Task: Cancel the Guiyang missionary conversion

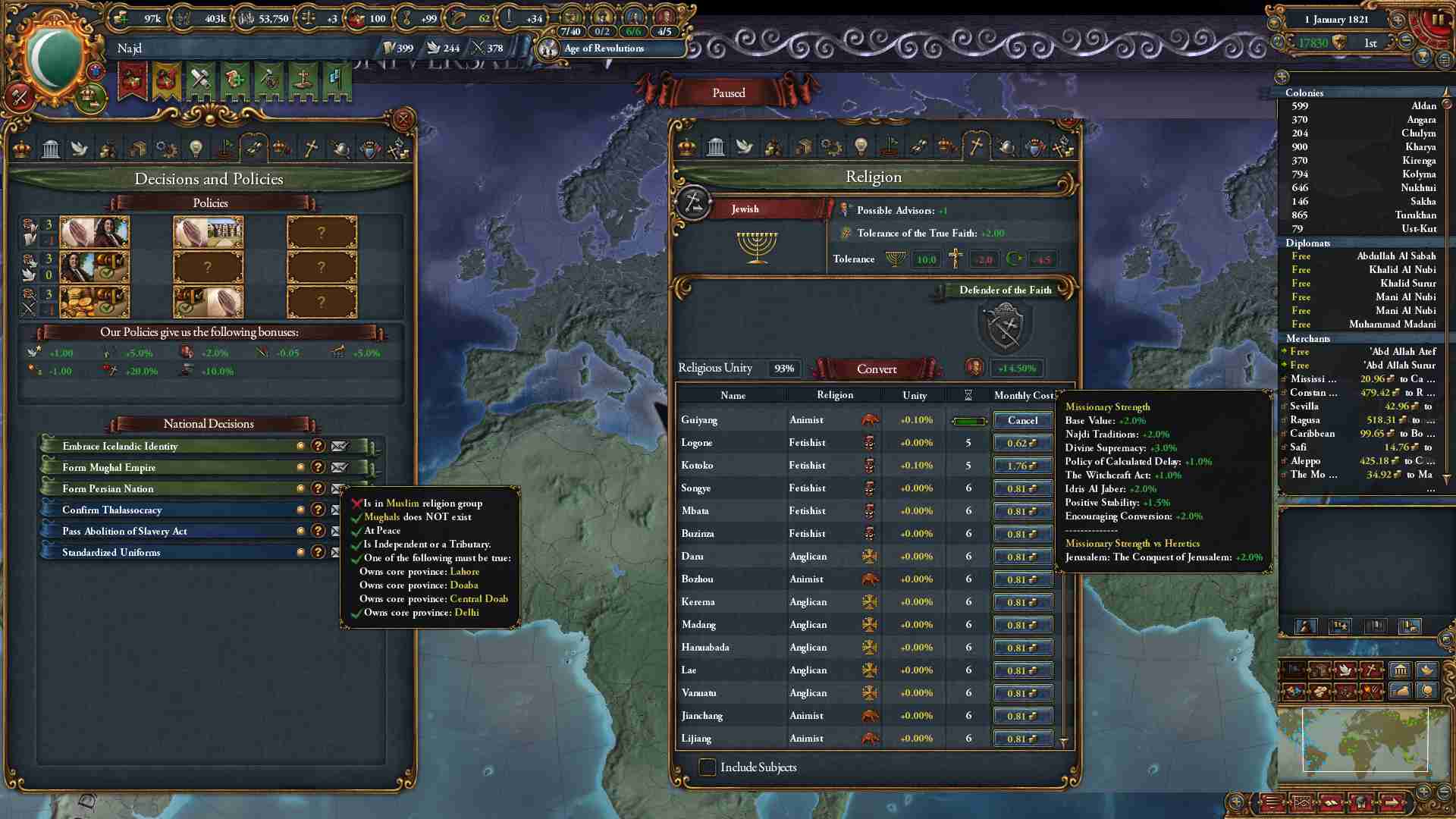Action: pyautogui.click(x=1022, y=420)
